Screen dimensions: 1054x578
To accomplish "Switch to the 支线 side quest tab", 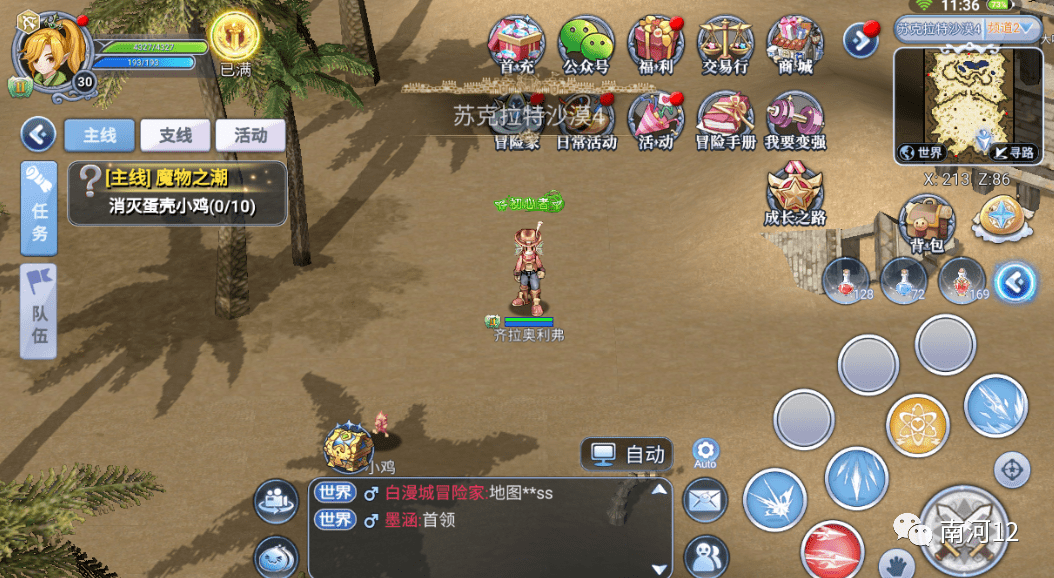I will tap(175, 135).
